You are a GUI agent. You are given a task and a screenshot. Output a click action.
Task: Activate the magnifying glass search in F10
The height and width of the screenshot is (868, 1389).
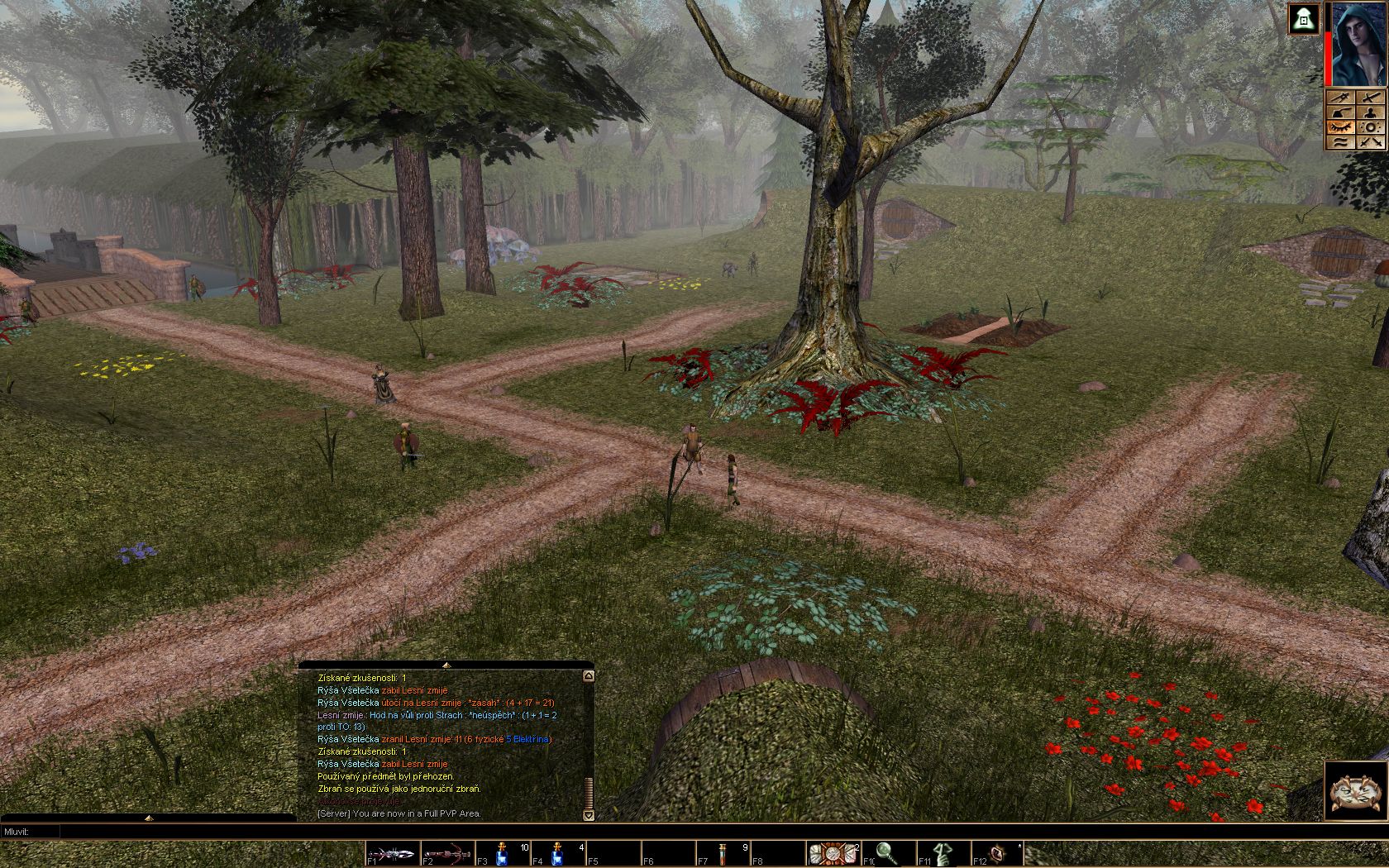point(888,853)
